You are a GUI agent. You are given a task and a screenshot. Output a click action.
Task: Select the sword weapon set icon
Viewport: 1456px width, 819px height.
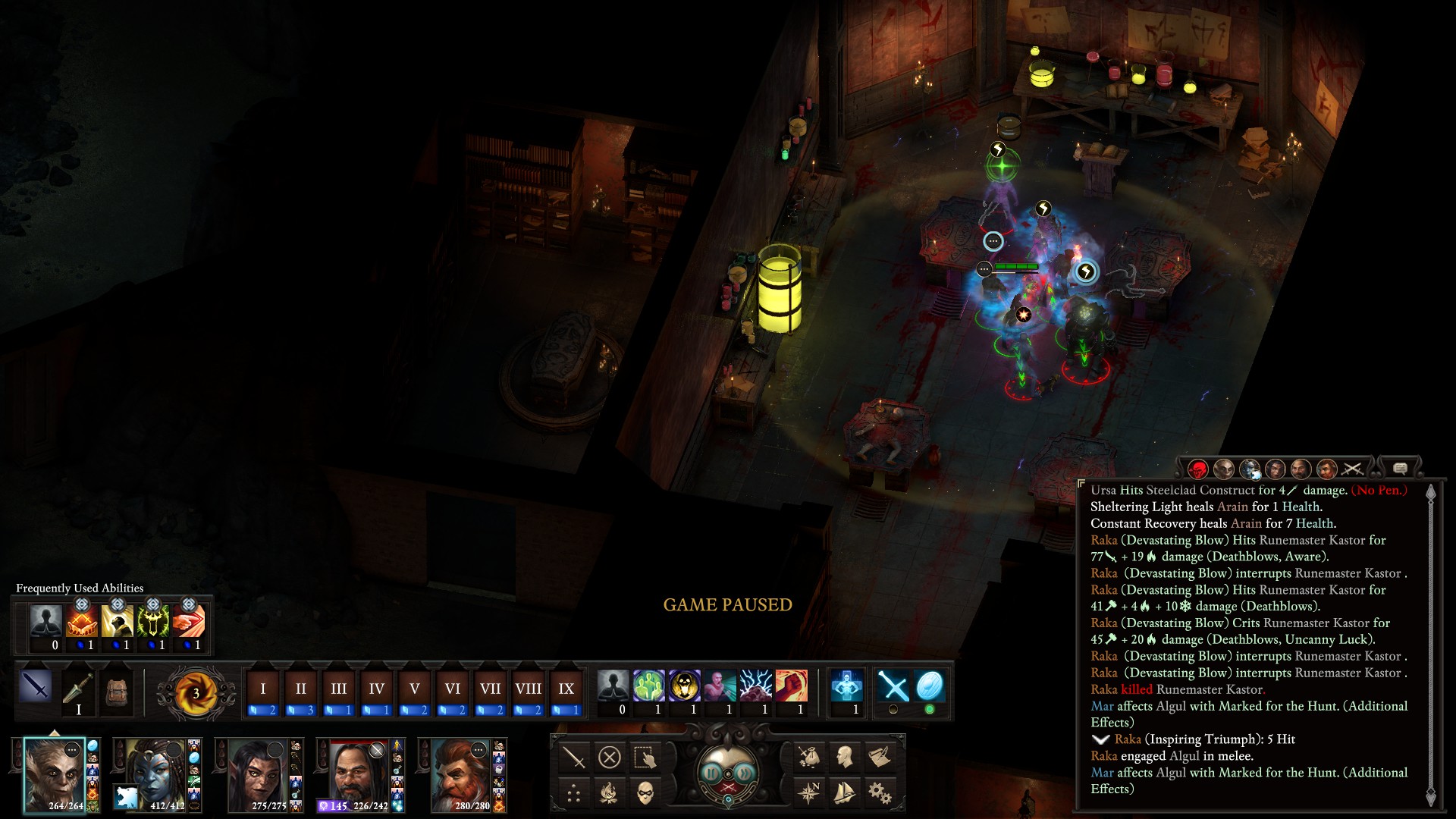(36, 686)
